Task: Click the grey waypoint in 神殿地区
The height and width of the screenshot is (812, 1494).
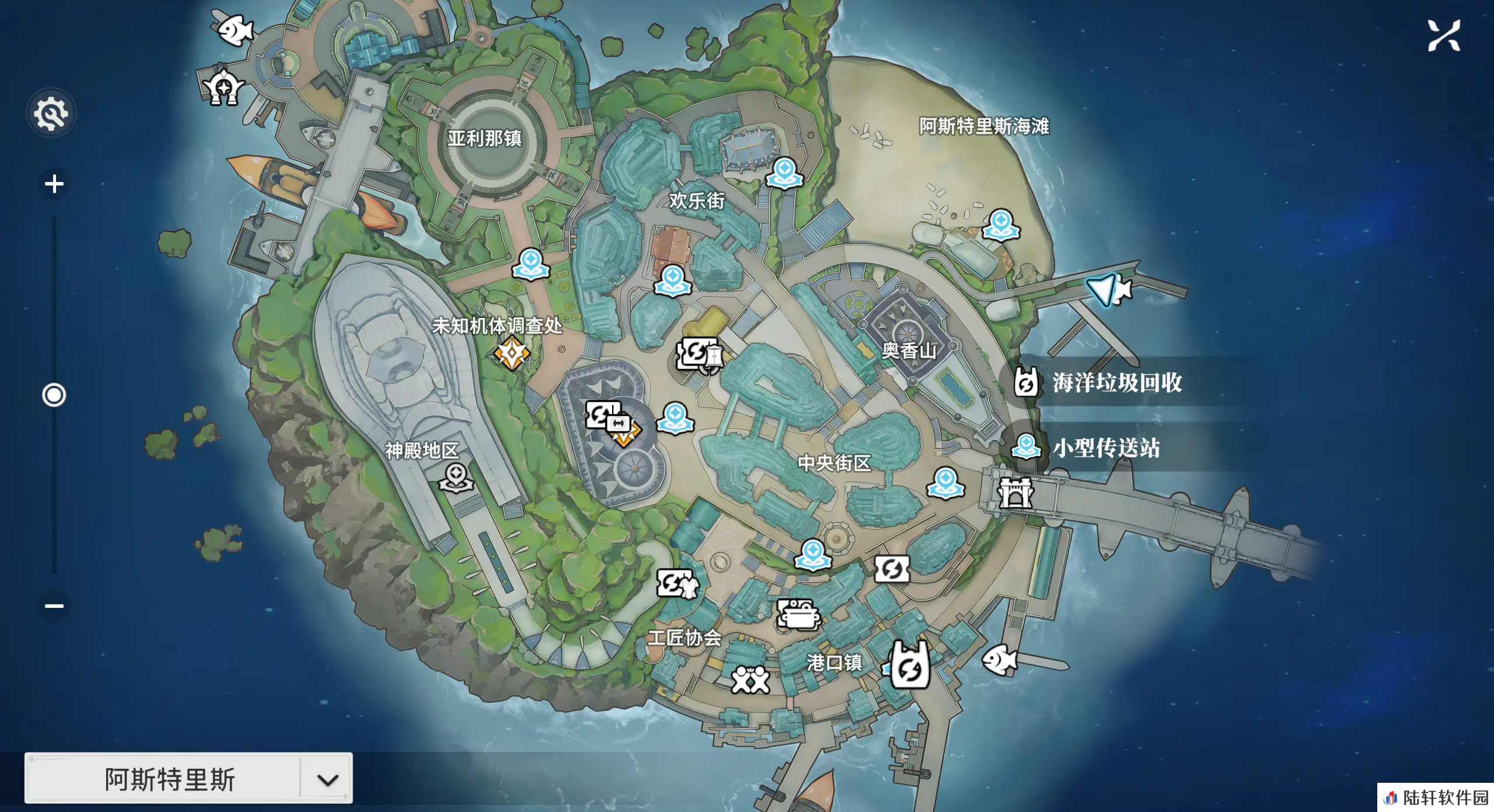Action: coord(456,478)
